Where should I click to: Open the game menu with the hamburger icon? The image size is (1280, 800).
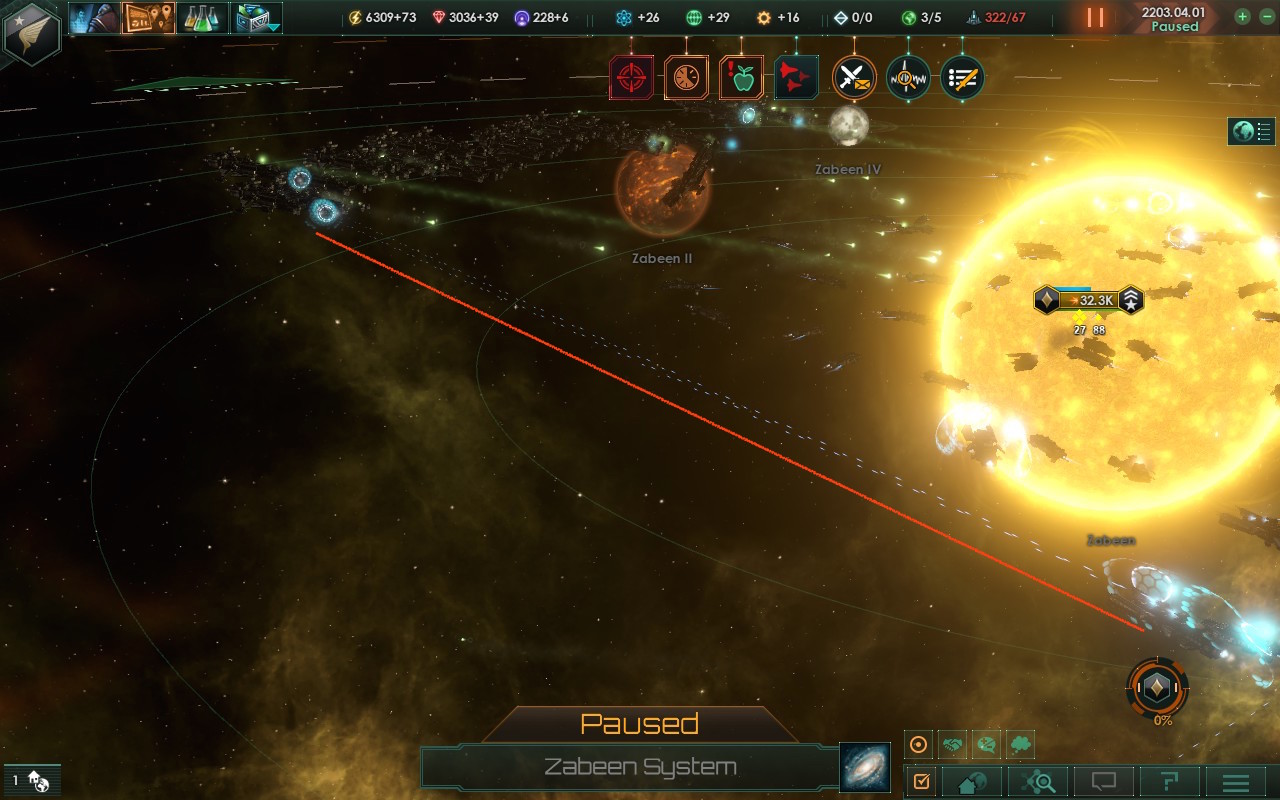[x=1236, y=781]
